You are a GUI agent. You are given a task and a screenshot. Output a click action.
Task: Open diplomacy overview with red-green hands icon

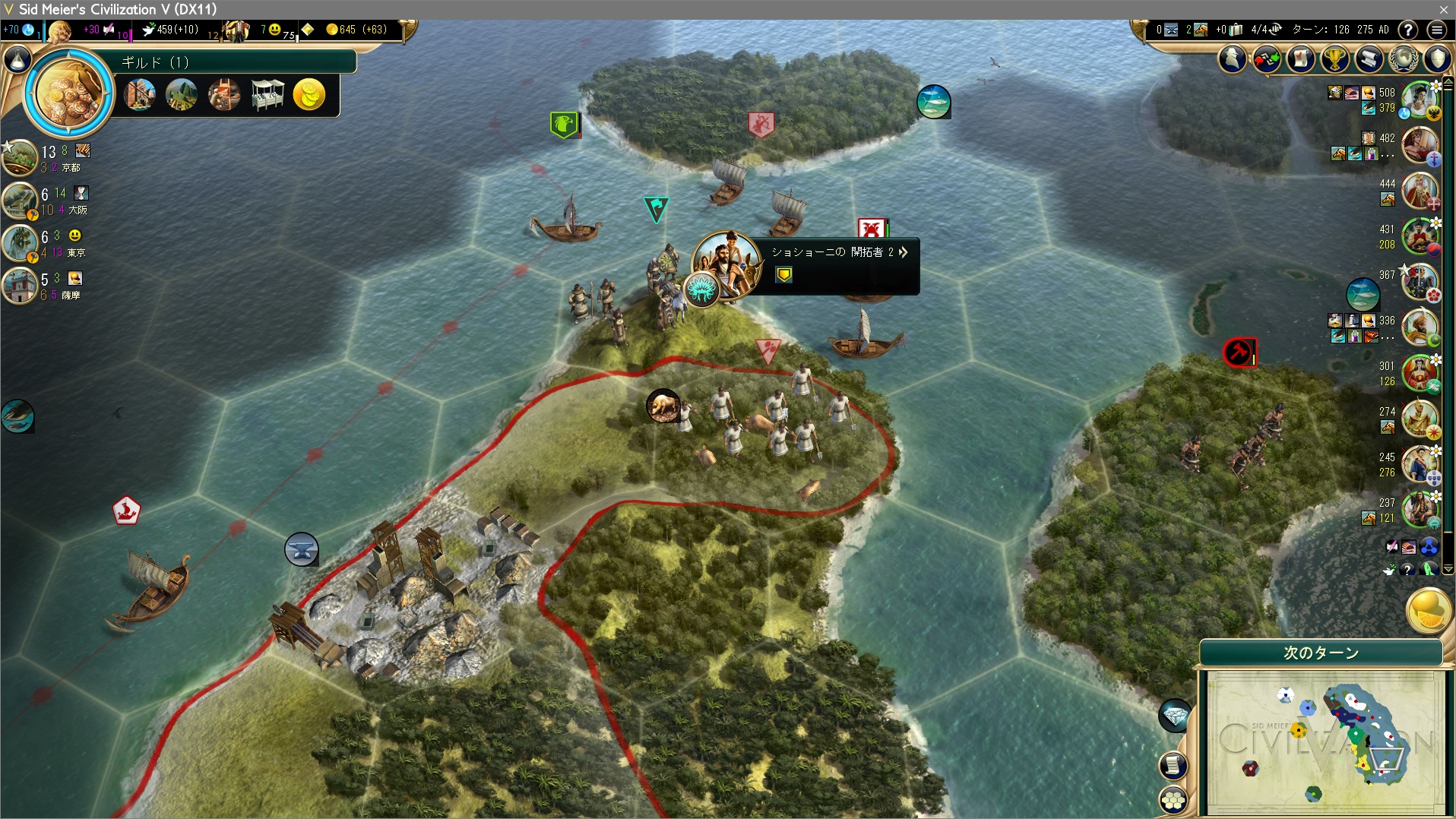click(x=1267, y=58)
